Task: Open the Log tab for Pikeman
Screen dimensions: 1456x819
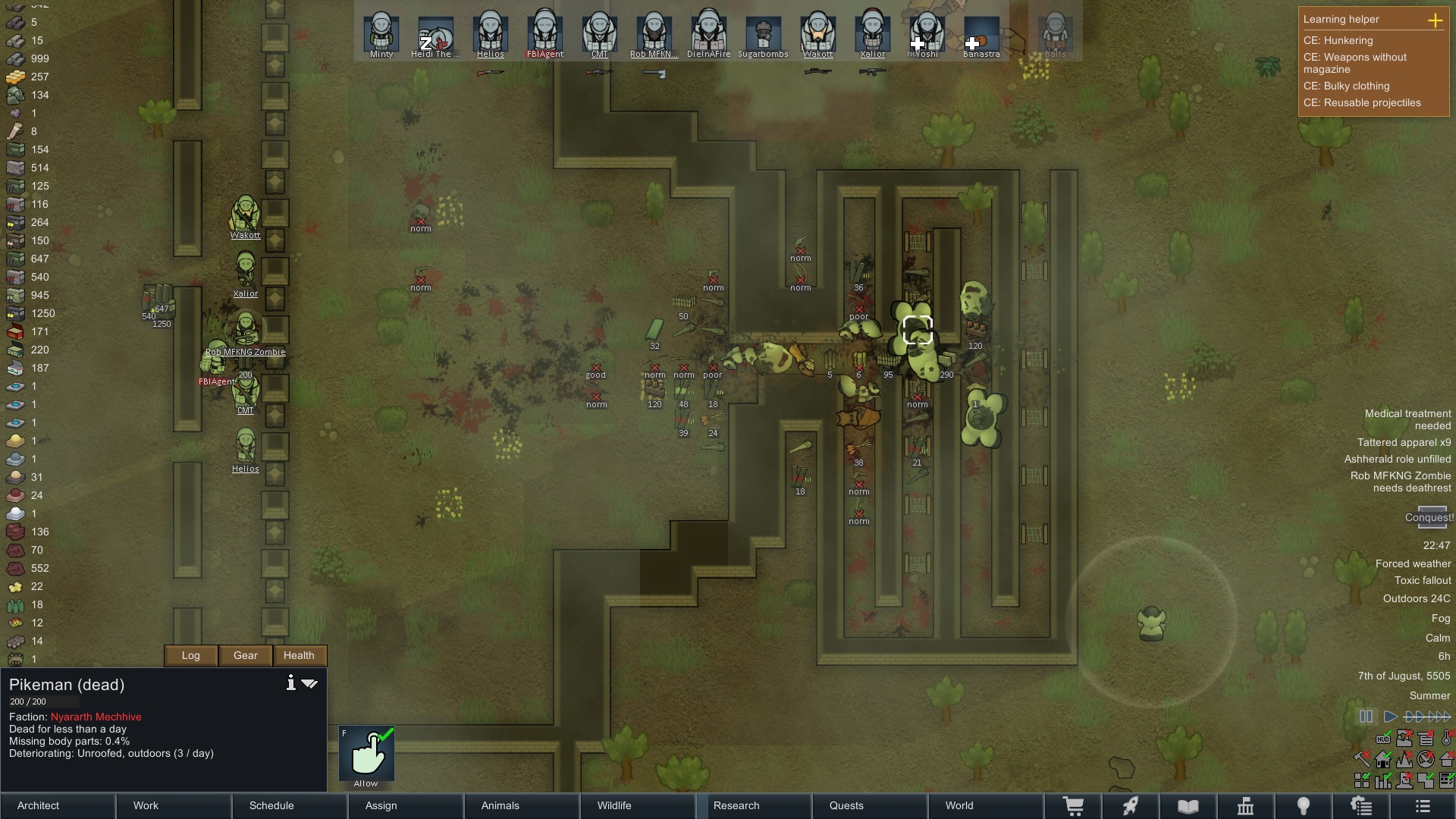Action: pos(191,655)
